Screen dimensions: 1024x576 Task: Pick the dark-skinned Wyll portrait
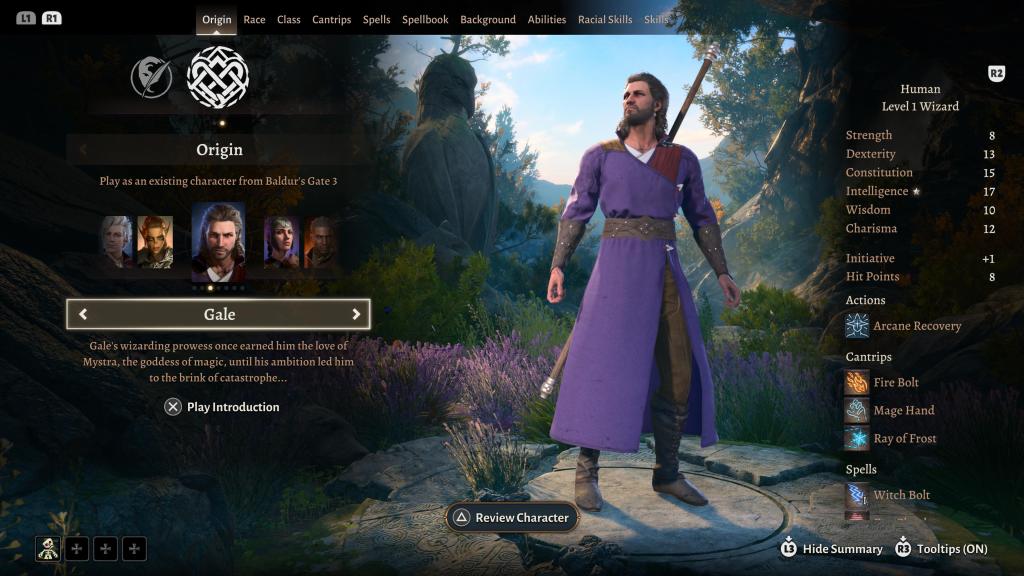tap(320, 242)
